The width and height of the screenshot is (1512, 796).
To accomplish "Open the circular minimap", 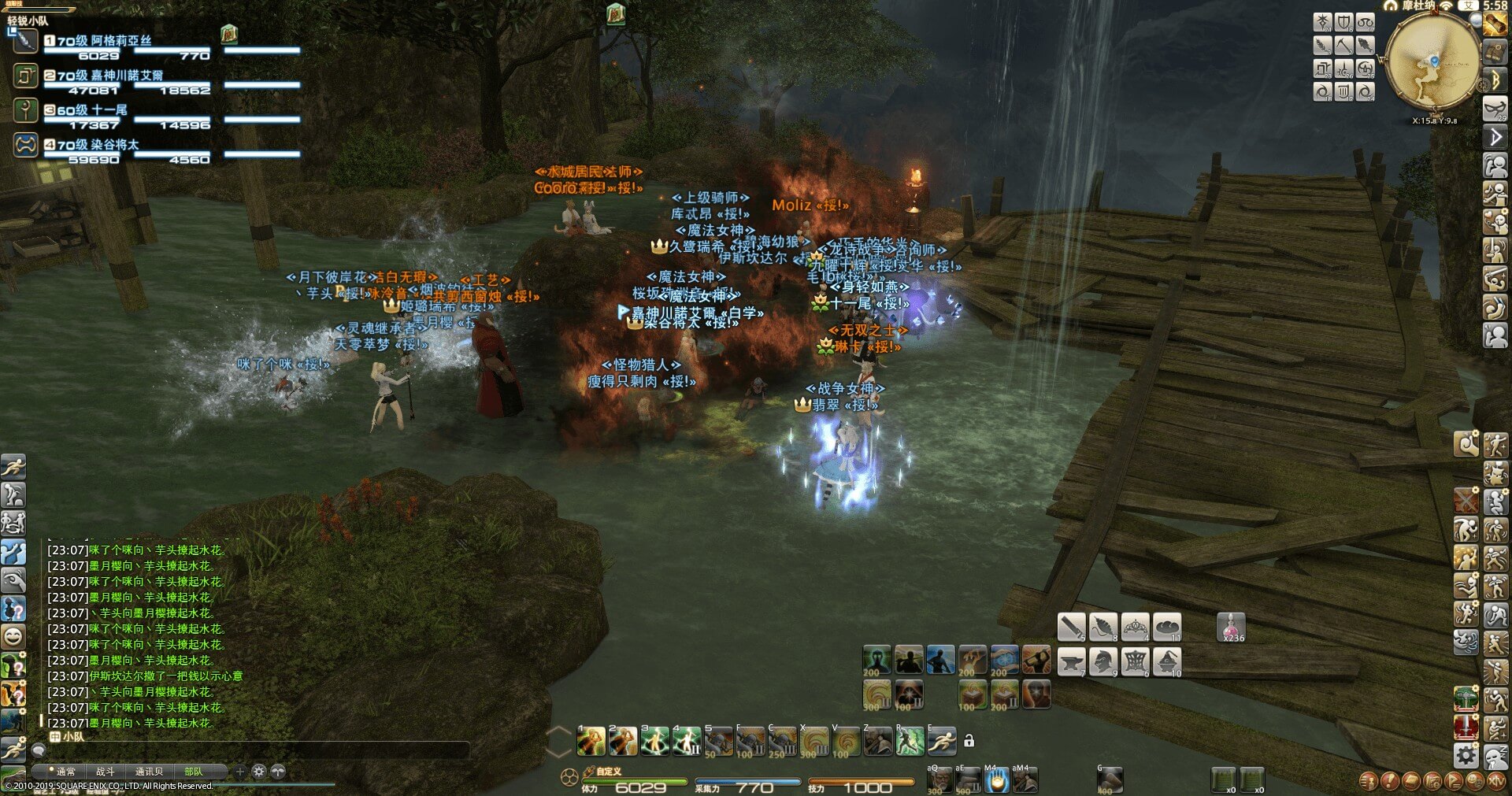I will pos(1432,64).
